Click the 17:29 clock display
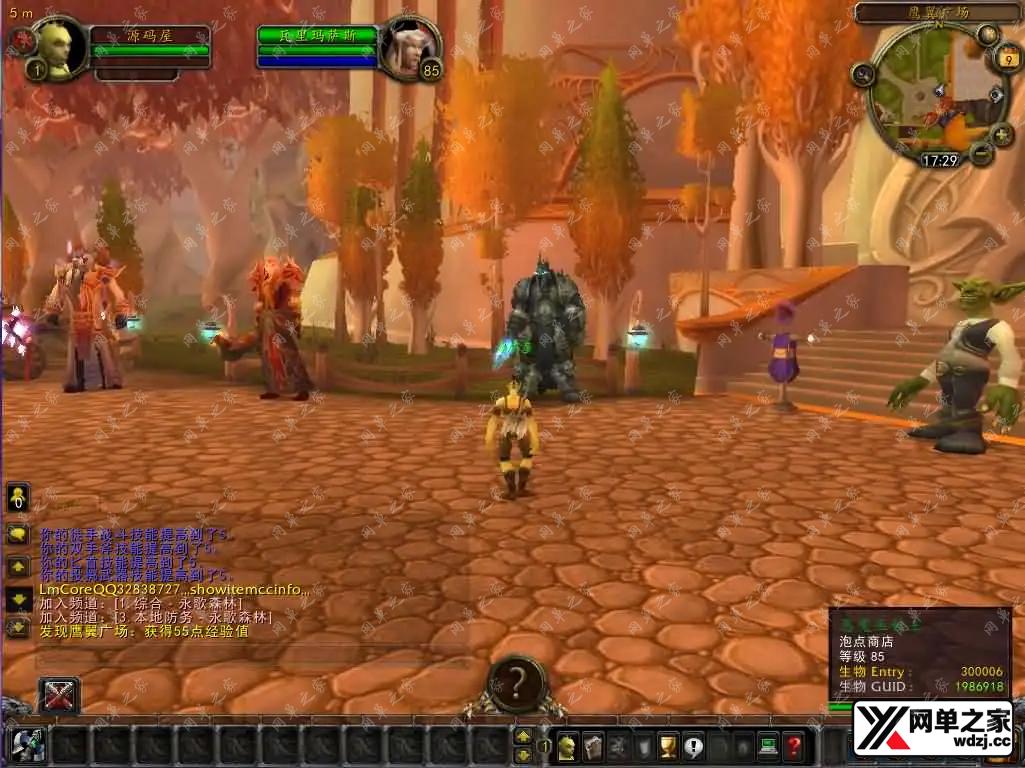Screen dimensions: 1025x768 point(939,160)
